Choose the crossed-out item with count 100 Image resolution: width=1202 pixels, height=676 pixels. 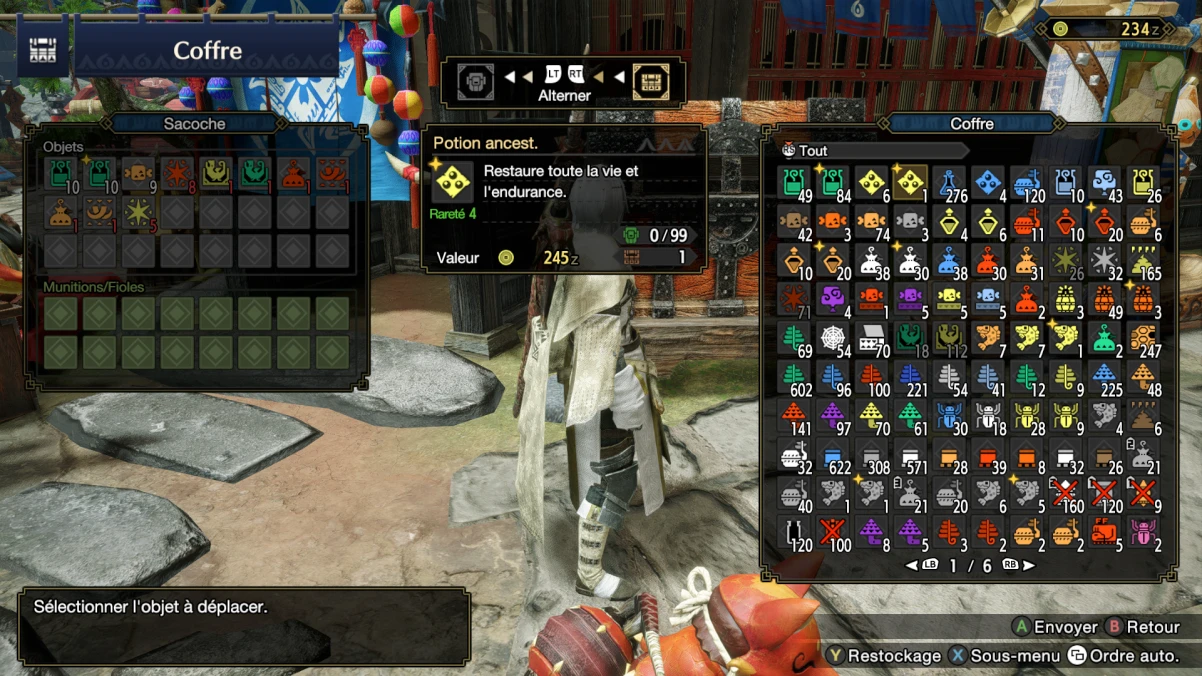point(832,533)
